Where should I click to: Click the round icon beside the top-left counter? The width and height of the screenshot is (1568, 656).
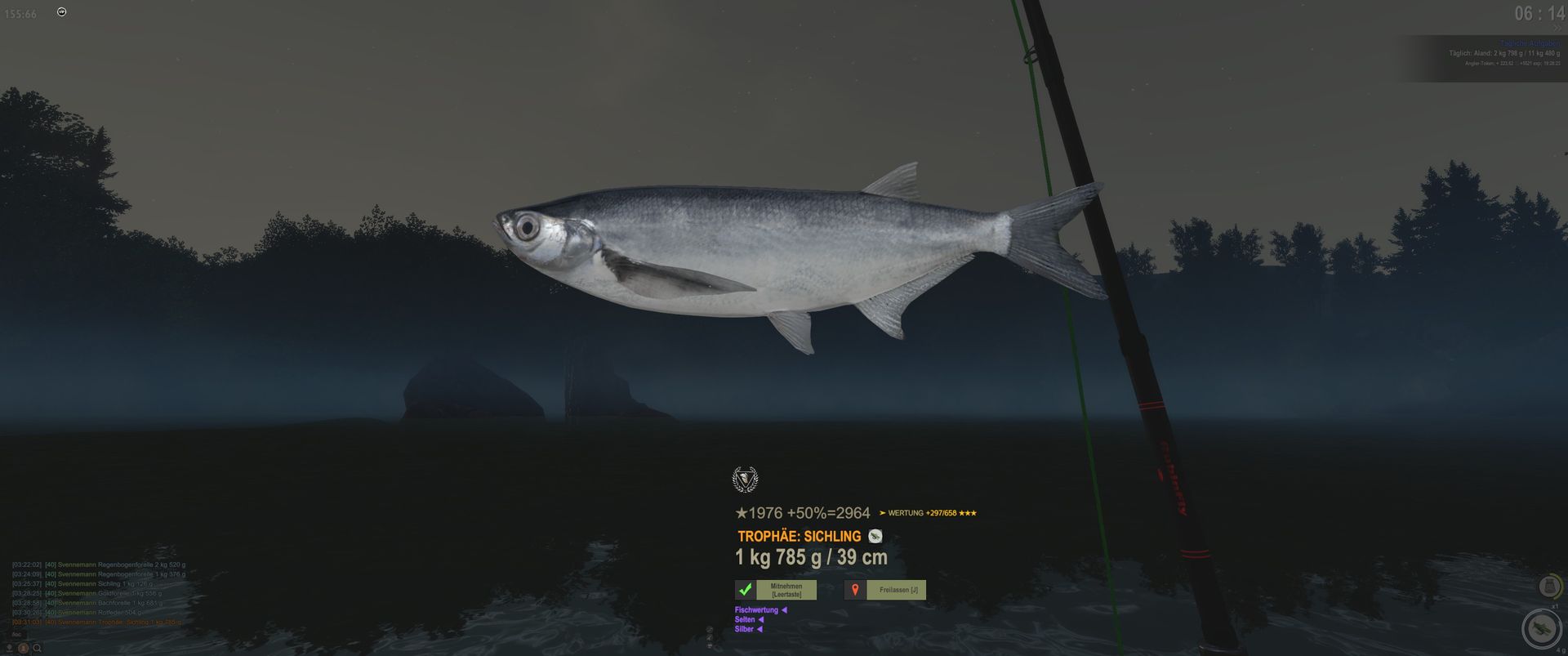[x=62, y=12]
